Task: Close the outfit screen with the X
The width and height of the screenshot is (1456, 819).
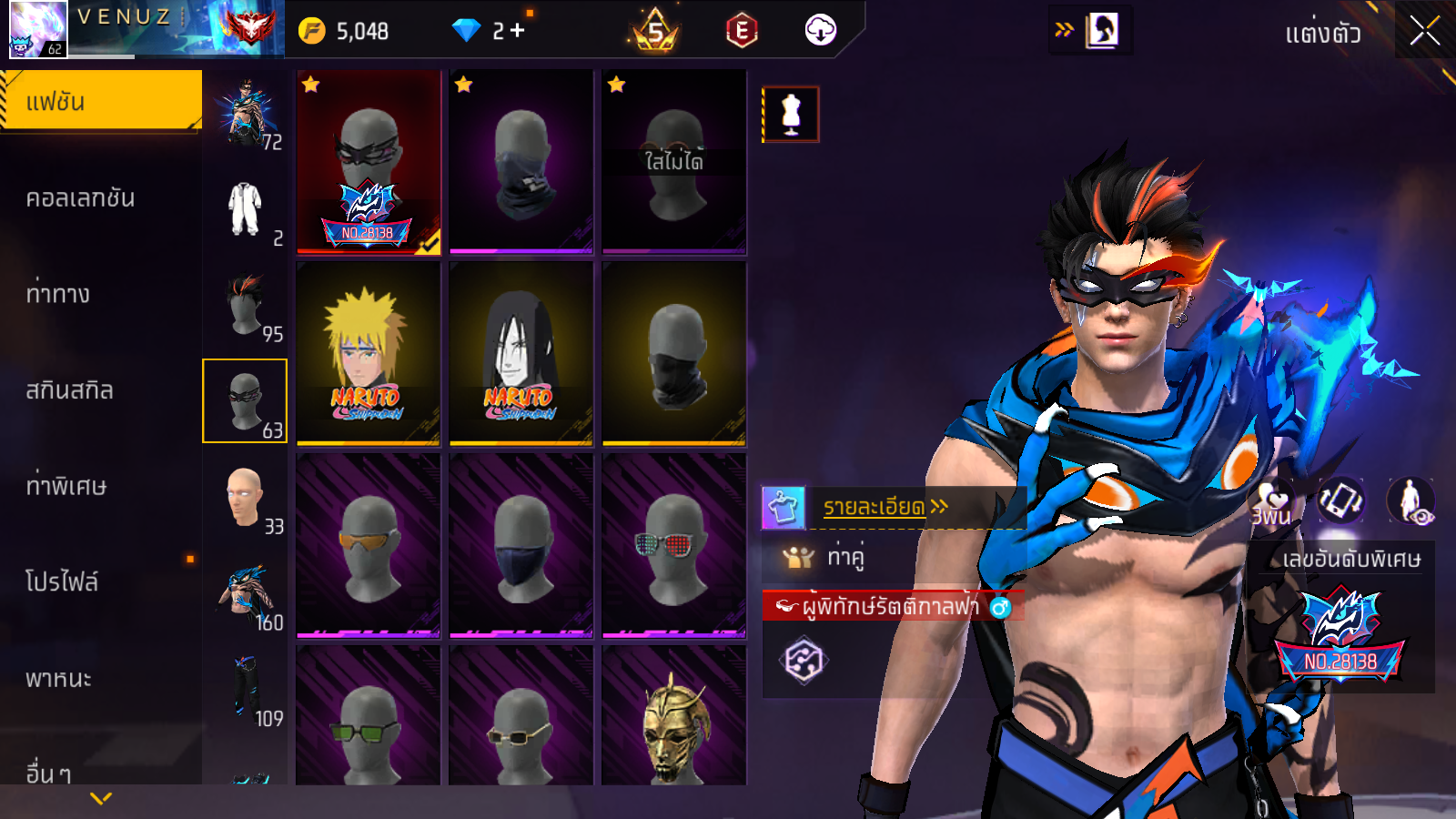Action: 1424,32
